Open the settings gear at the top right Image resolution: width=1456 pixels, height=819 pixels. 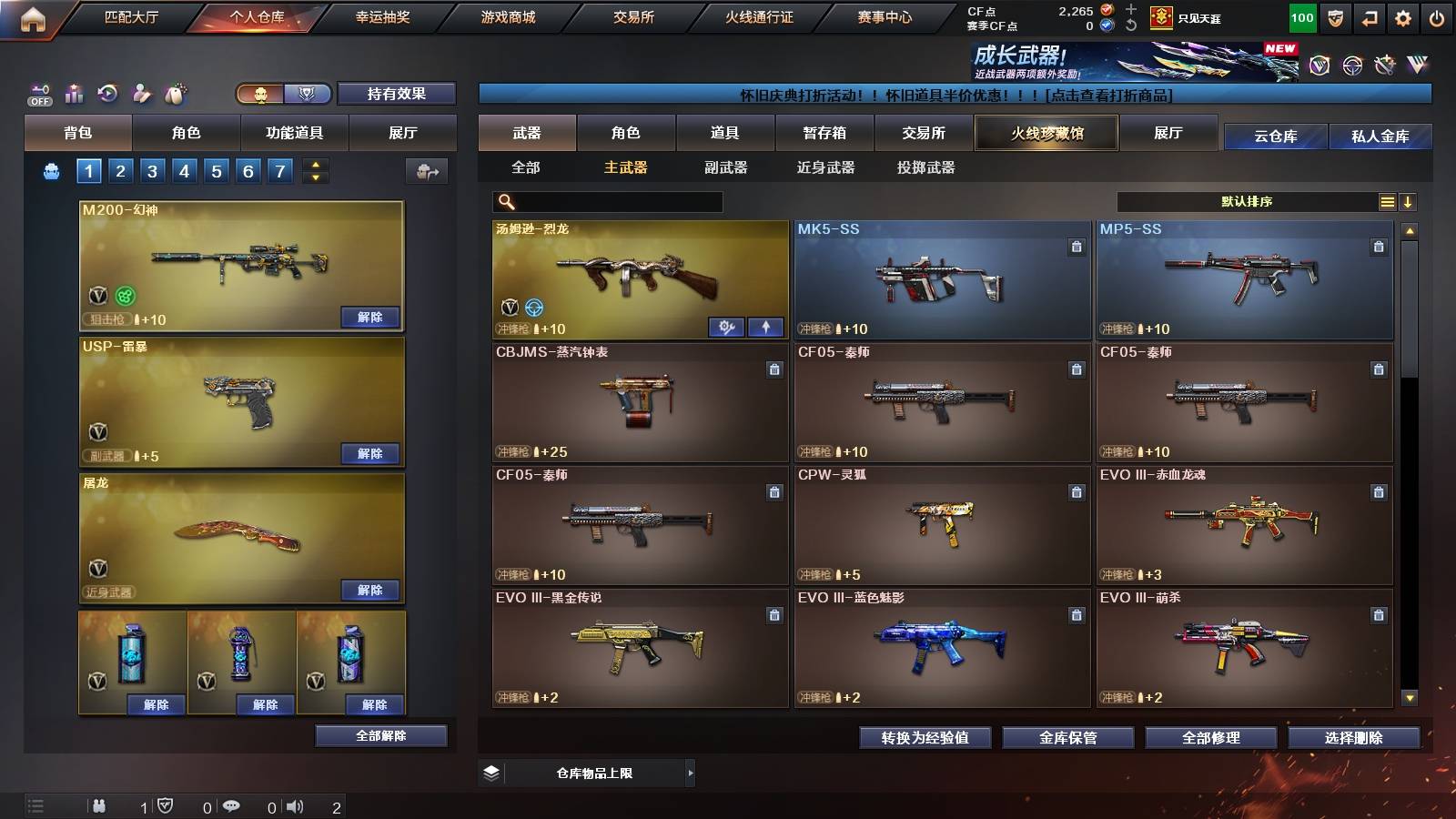[x=1401, y=17]
